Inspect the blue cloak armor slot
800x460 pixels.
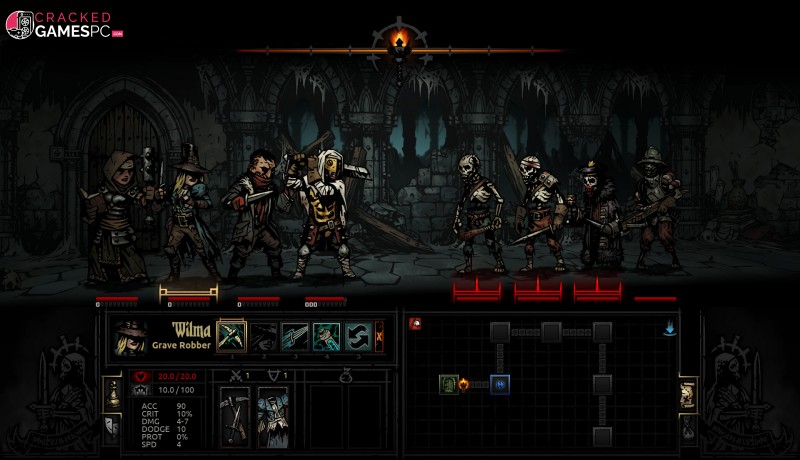tap(272, 414)
